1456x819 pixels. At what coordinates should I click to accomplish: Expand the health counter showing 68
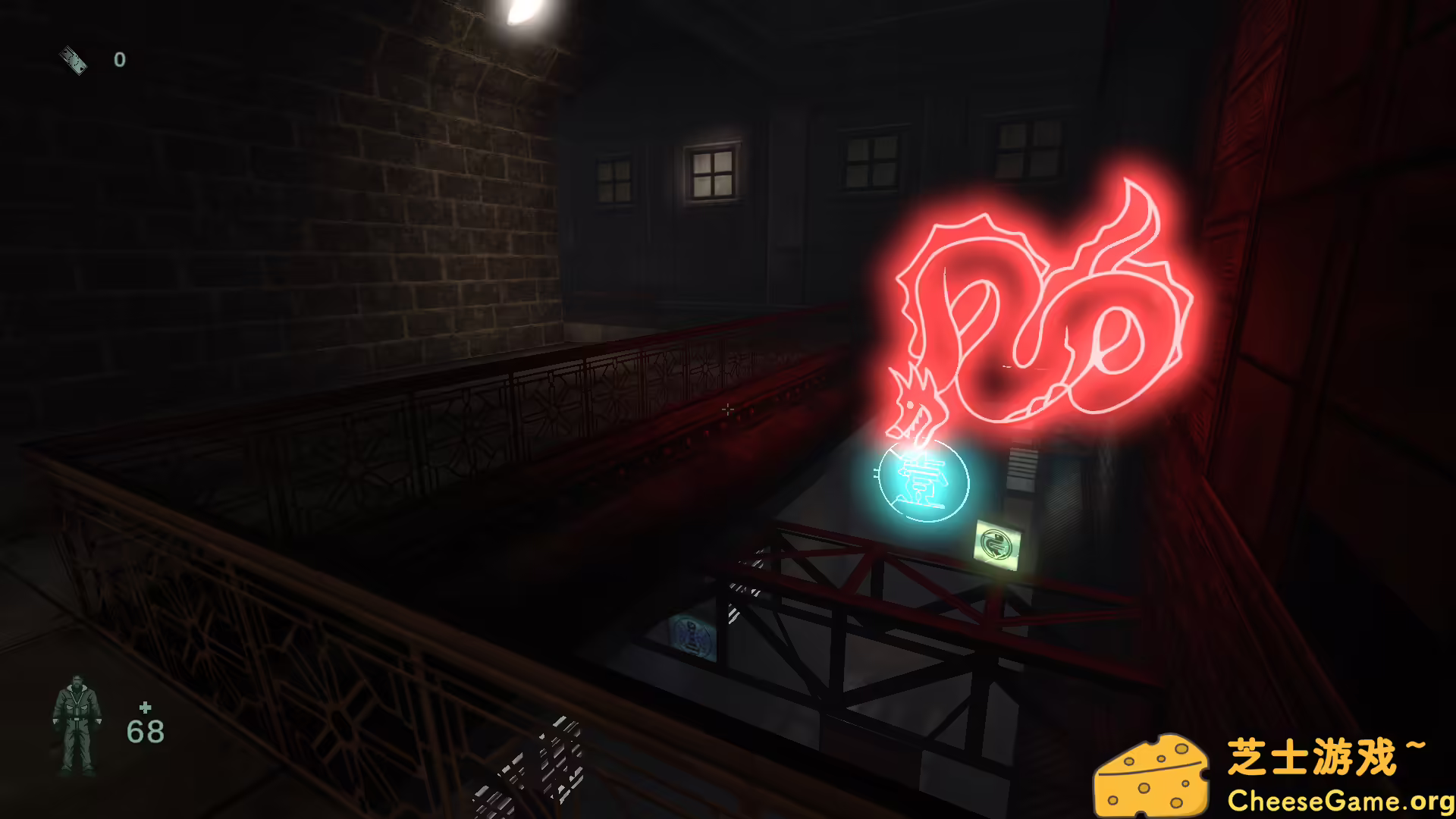[x=145, y=730]
